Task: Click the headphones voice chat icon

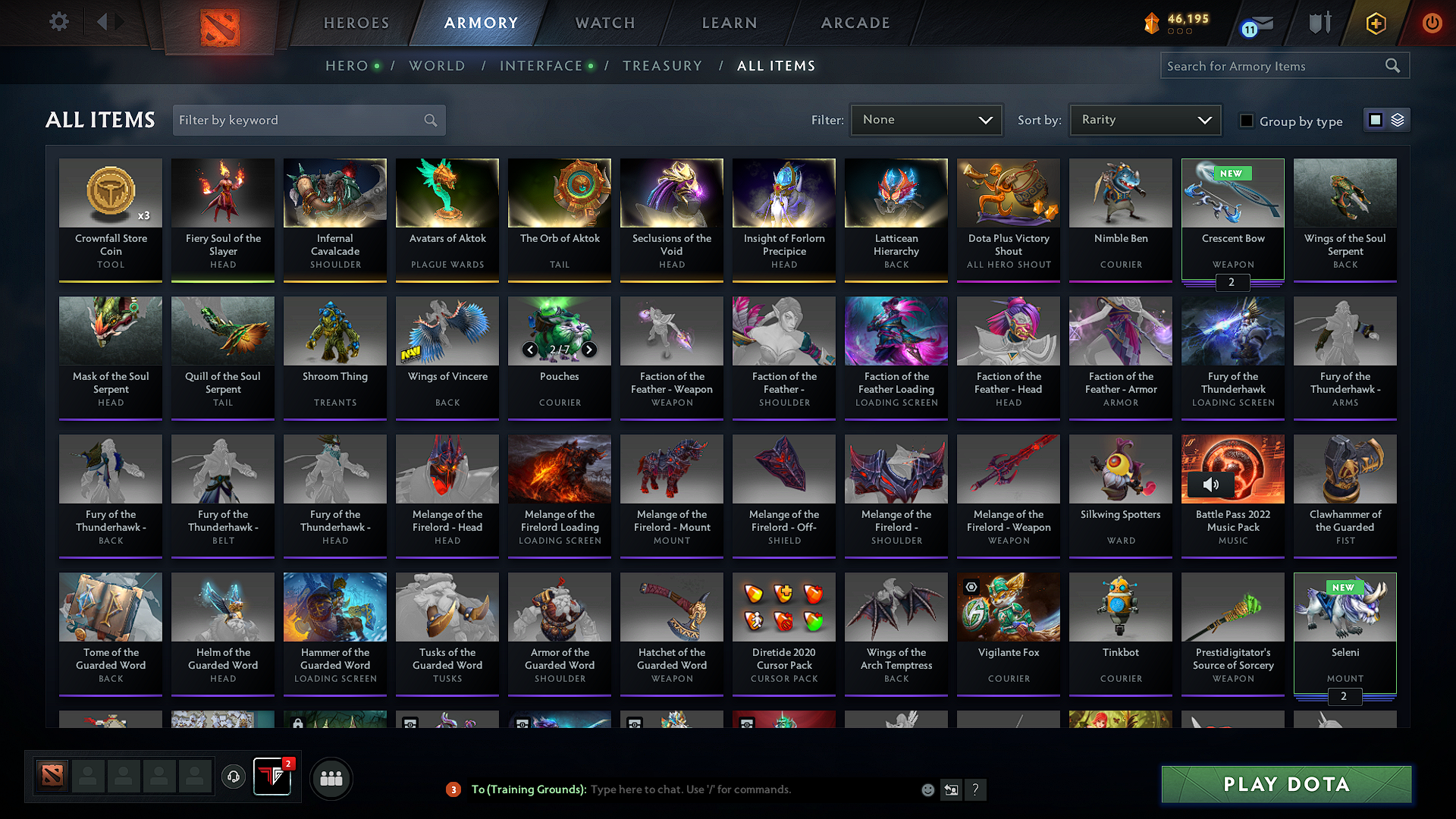Action: coord(234,777)
